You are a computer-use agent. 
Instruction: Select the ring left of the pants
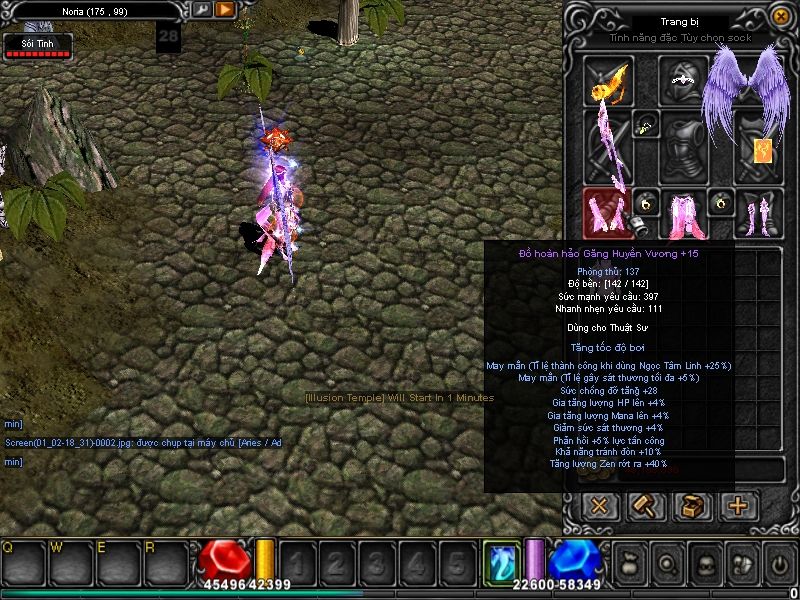(646, 203)
